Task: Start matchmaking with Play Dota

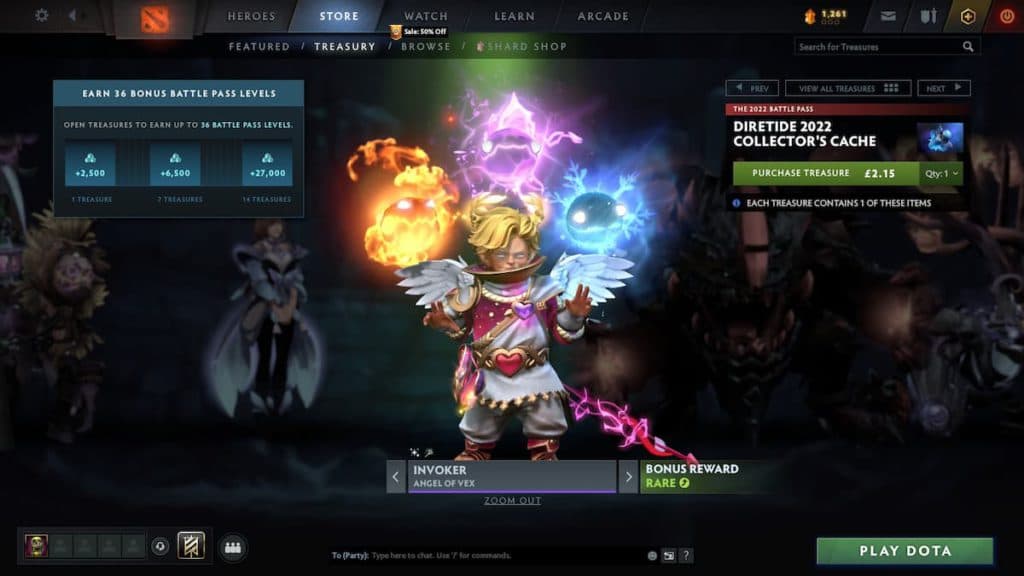Action: pos(905,551)
